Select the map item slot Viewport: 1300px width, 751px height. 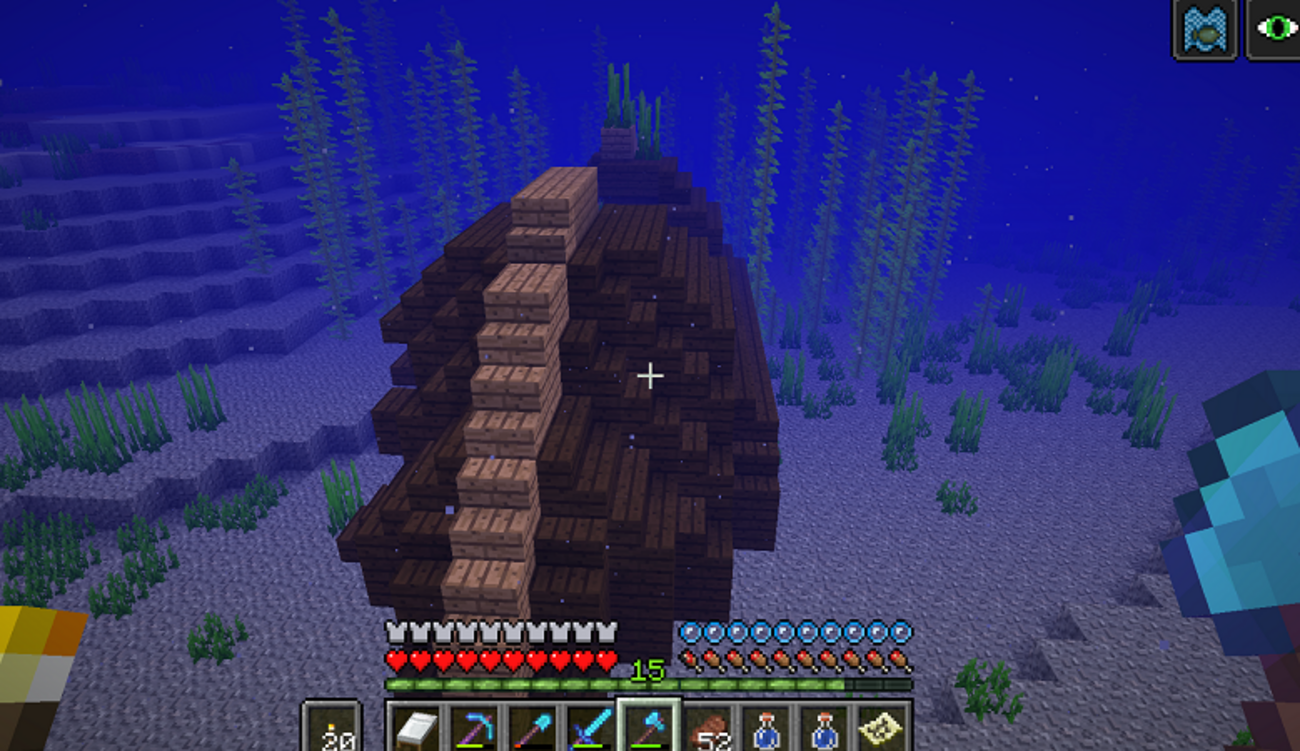(x=881, y=729)
